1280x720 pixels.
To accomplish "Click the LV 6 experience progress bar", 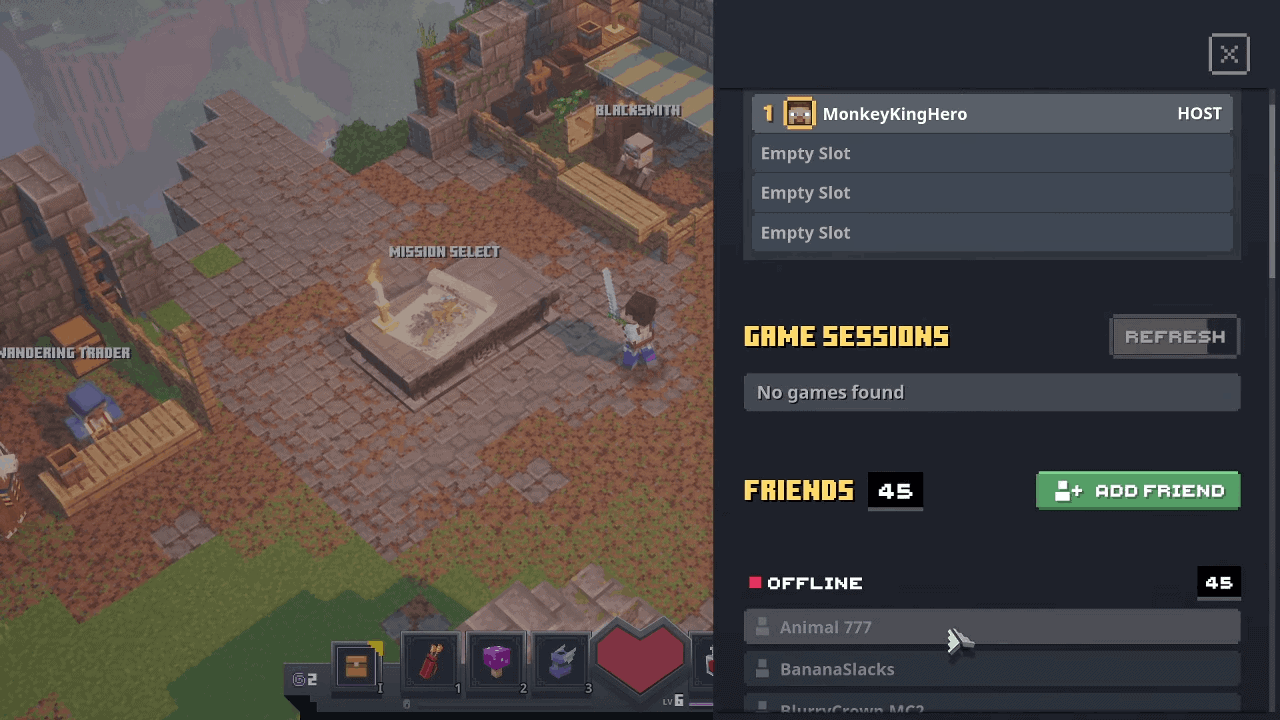I will tap(700, 703).
